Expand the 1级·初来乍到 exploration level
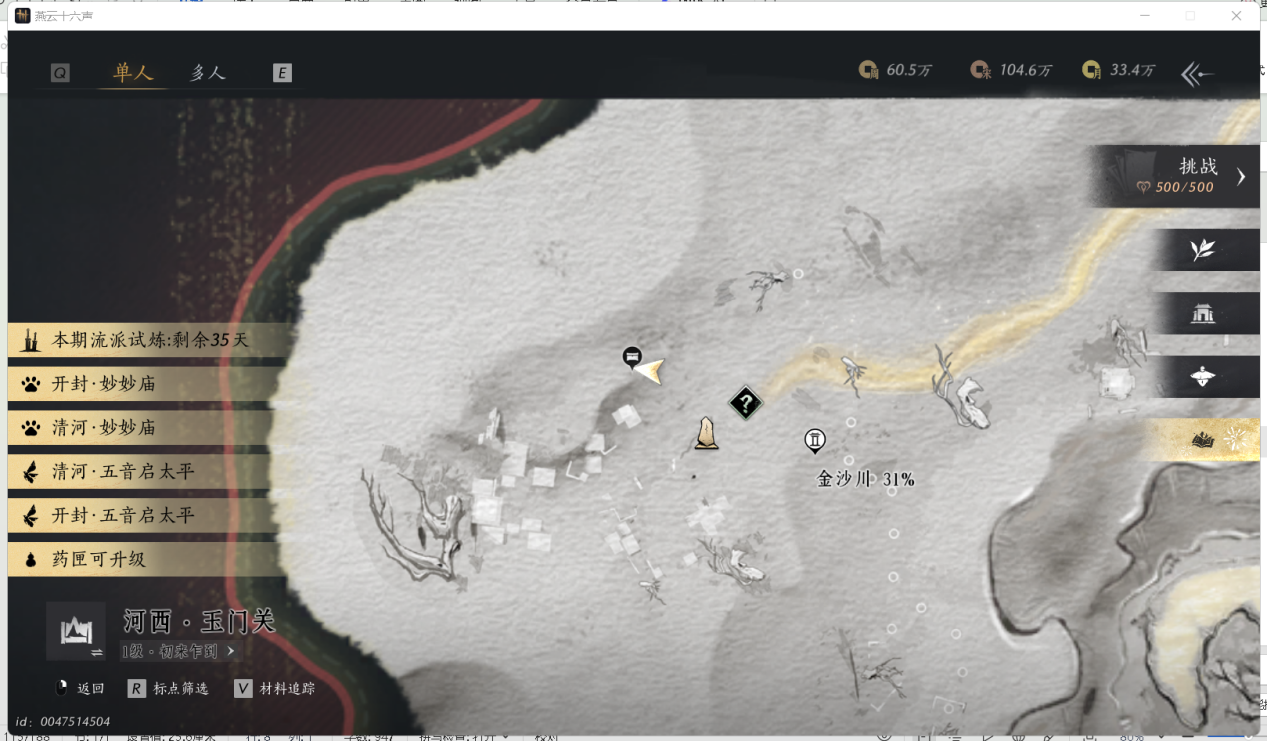 (179, 651)
